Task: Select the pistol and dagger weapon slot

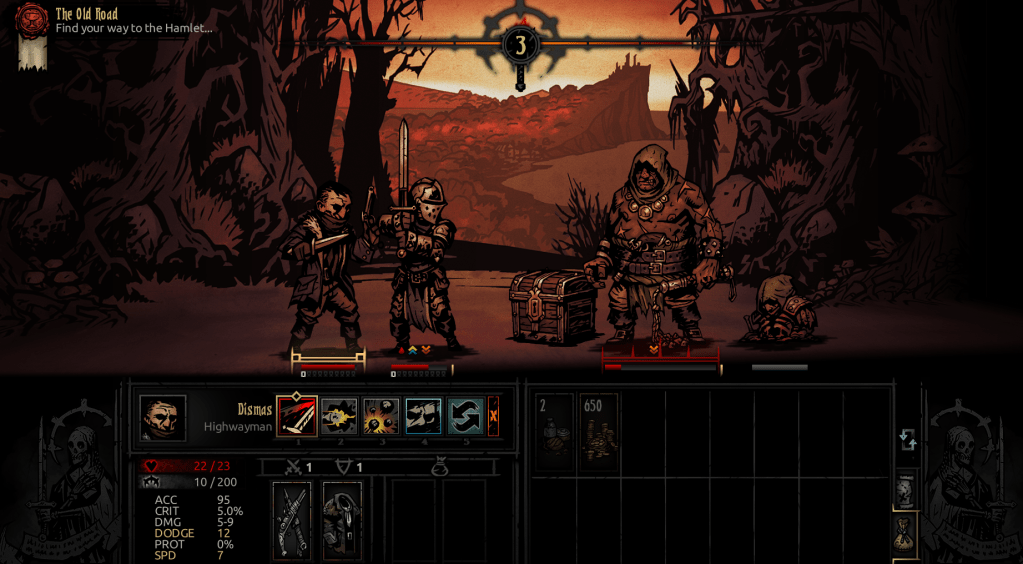Action: point(292,520)
